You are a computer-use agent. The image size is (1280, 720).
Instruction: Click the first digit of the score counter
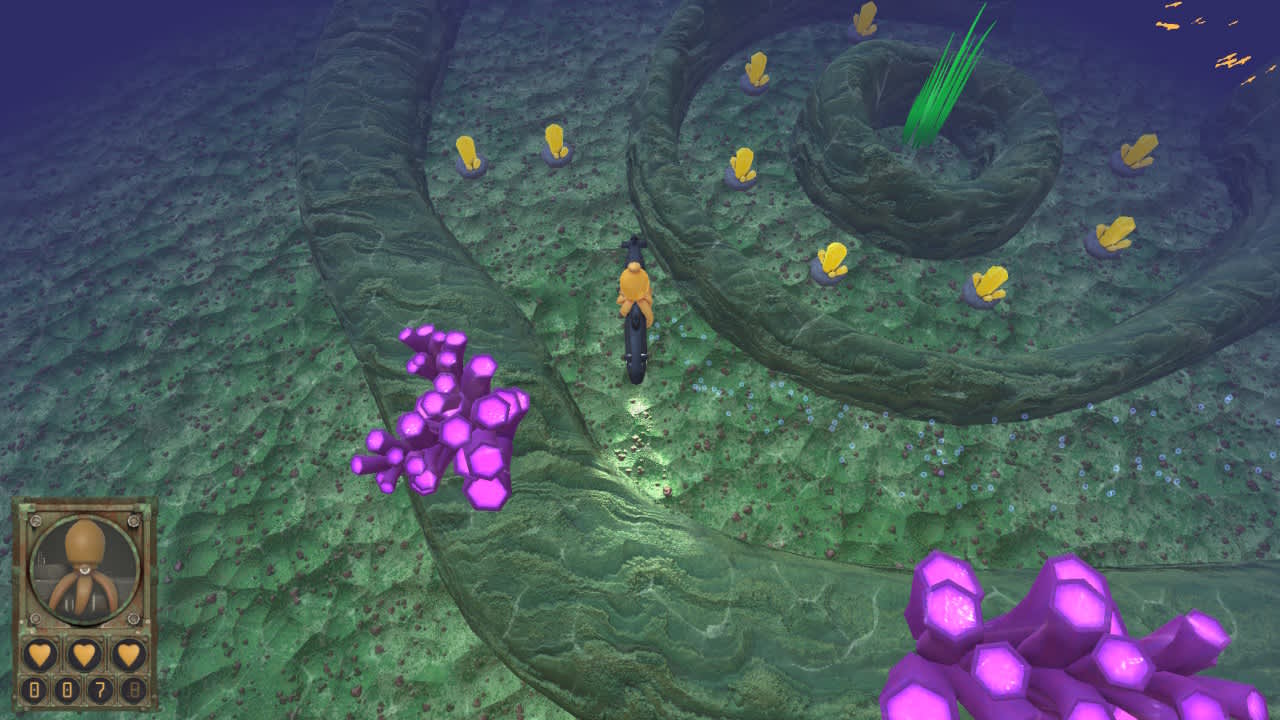point(34,688)
